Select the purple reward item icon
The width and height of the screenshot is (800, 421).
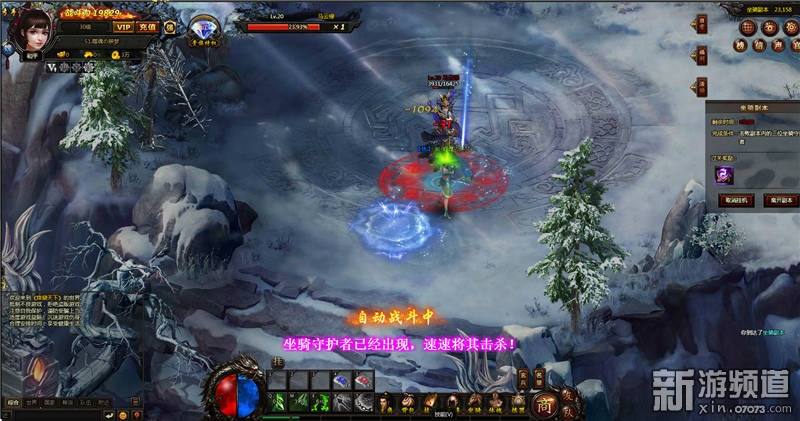[722, 174]
